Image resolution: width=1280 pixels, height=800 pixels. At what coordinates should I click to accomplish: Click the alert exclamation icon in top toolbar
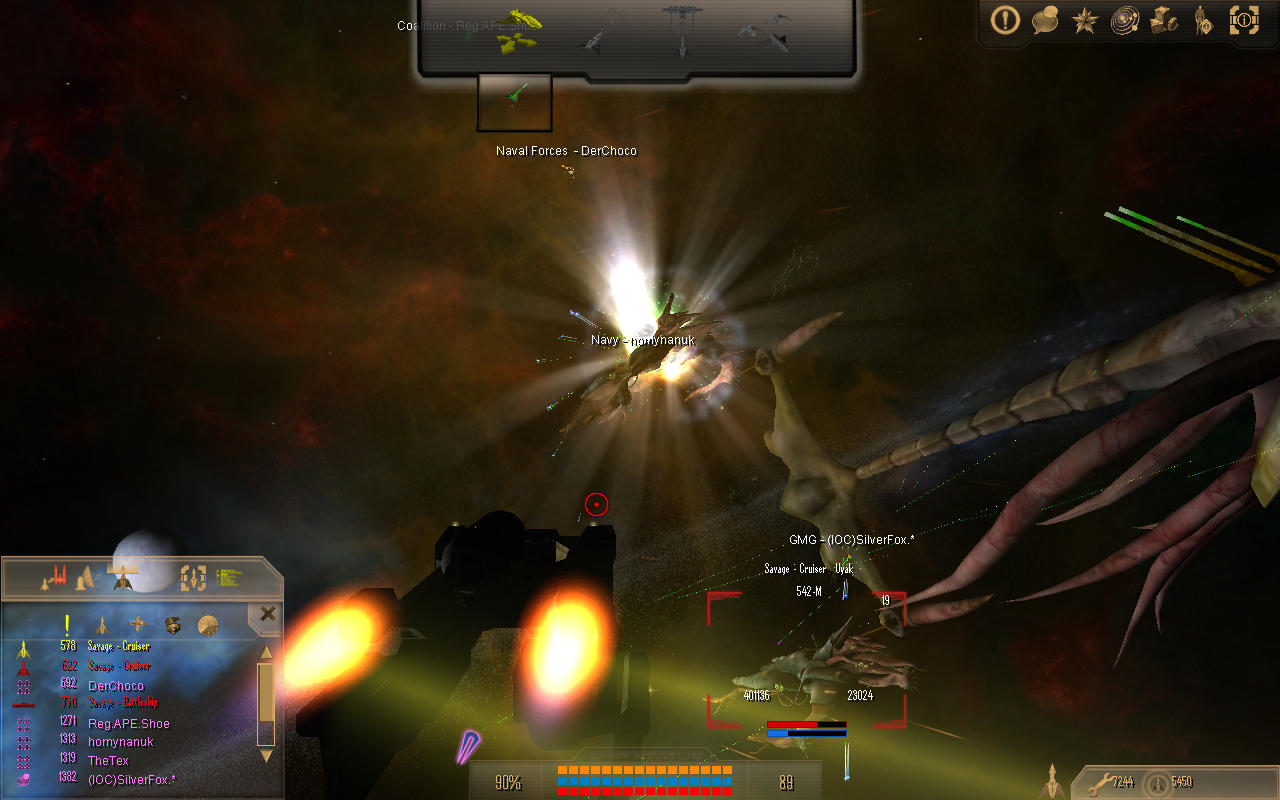tap(1004, 21)
